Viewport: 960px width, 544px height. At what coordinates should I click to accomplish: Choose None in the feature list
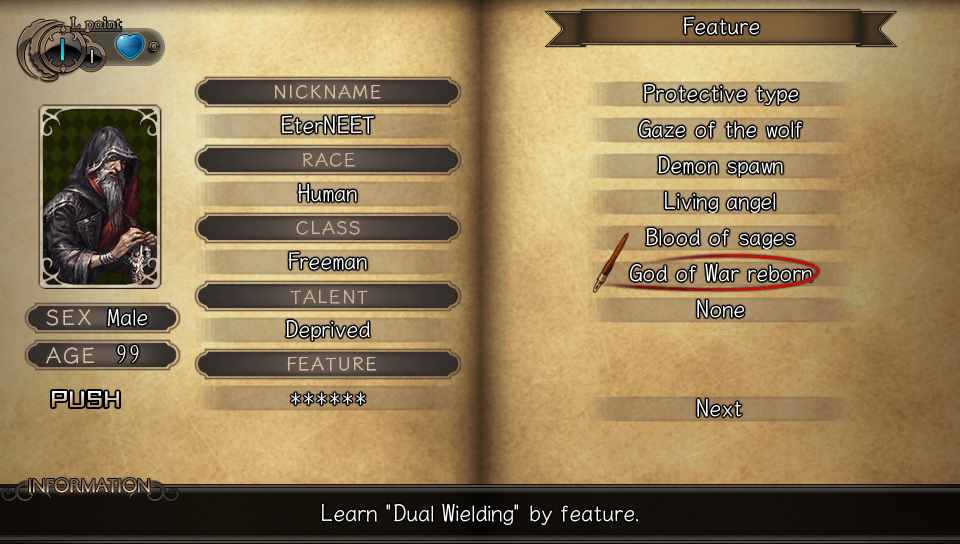(720, 310)
